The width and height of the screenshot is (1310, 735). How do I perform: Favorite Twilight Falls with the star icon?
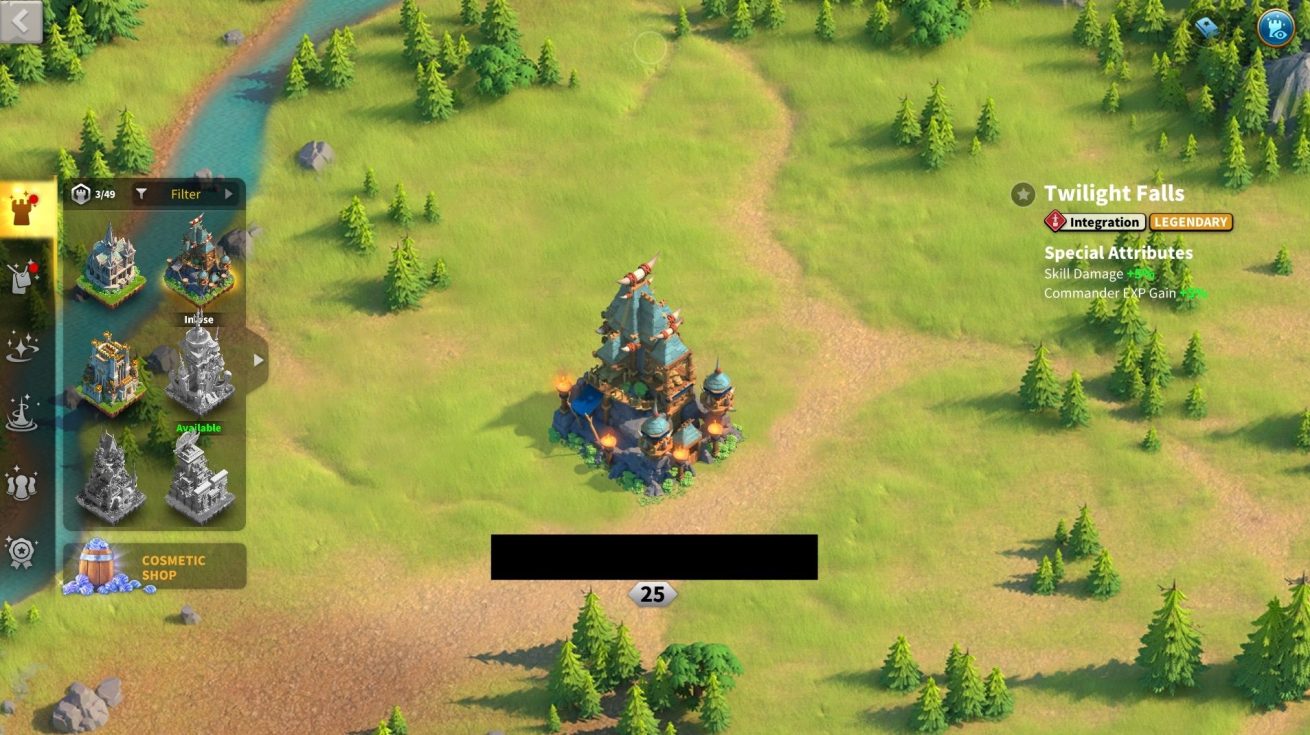coord(1022,194)
